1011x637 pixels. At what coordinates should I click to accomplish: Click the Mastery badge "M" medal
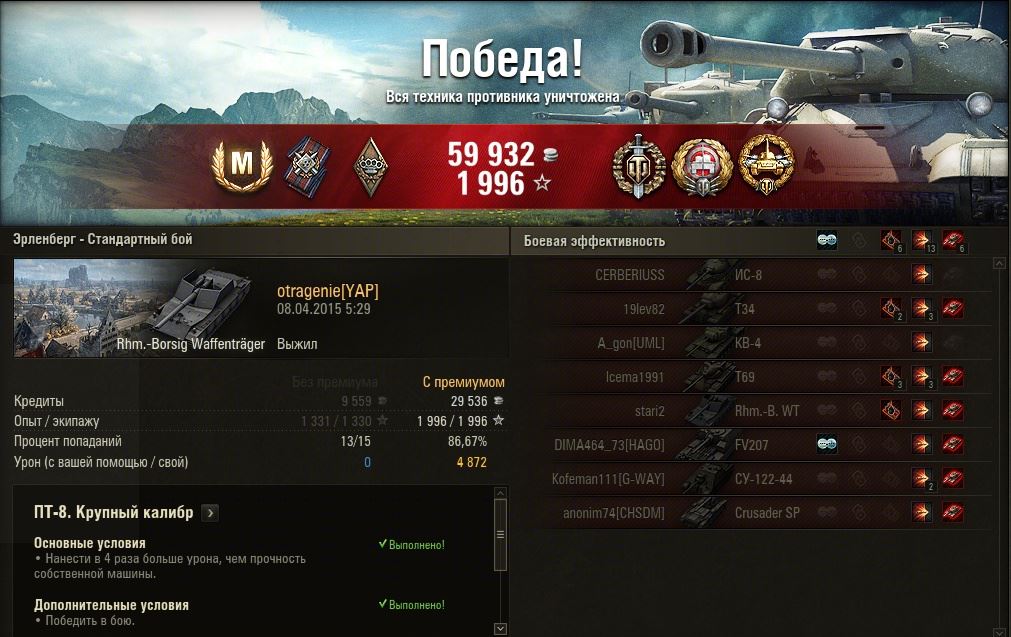(239, 166)
